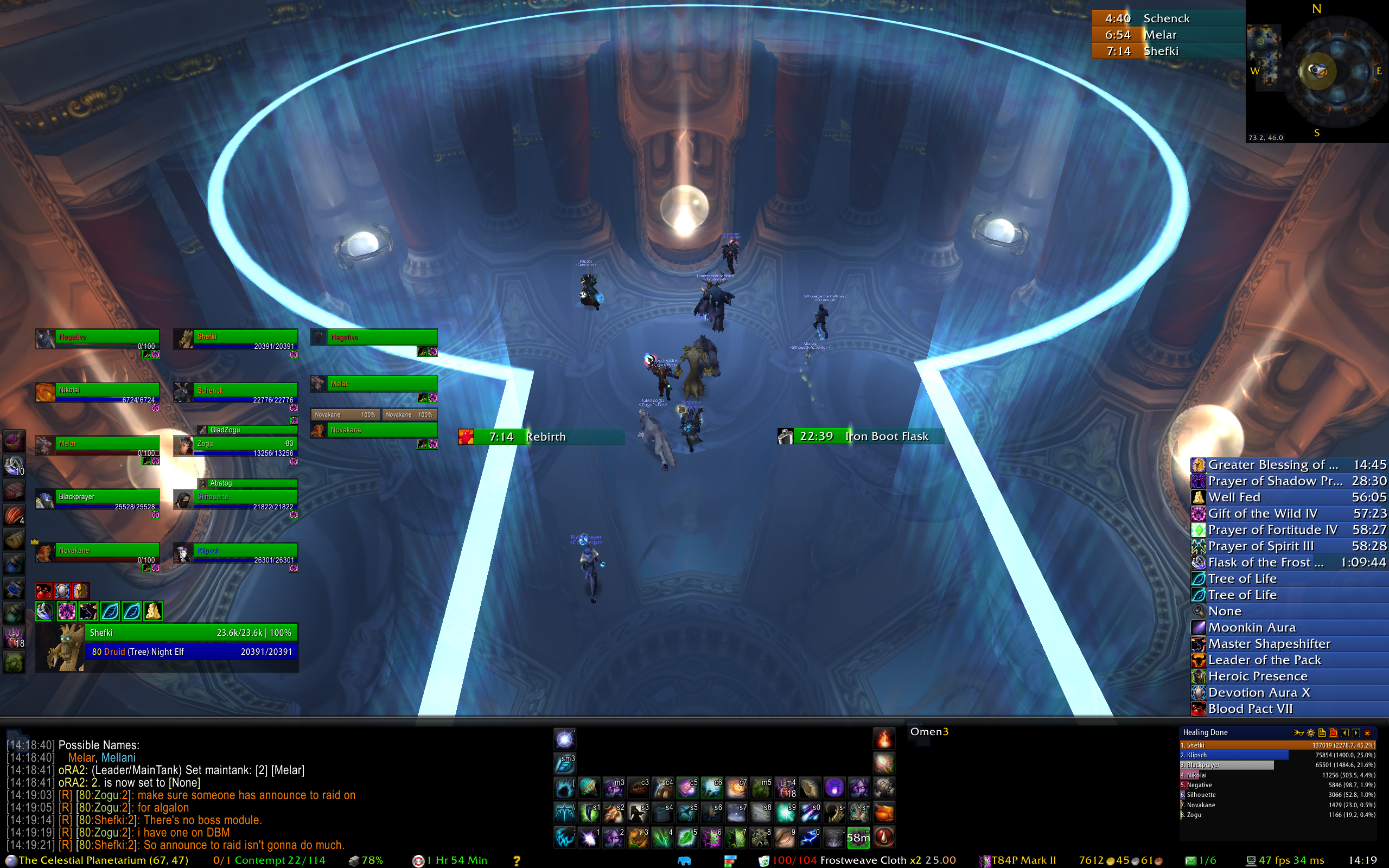Click the Rebirth cooldown timer bar
Viewport: 1389px width, 868px height.
pos(541,437)
